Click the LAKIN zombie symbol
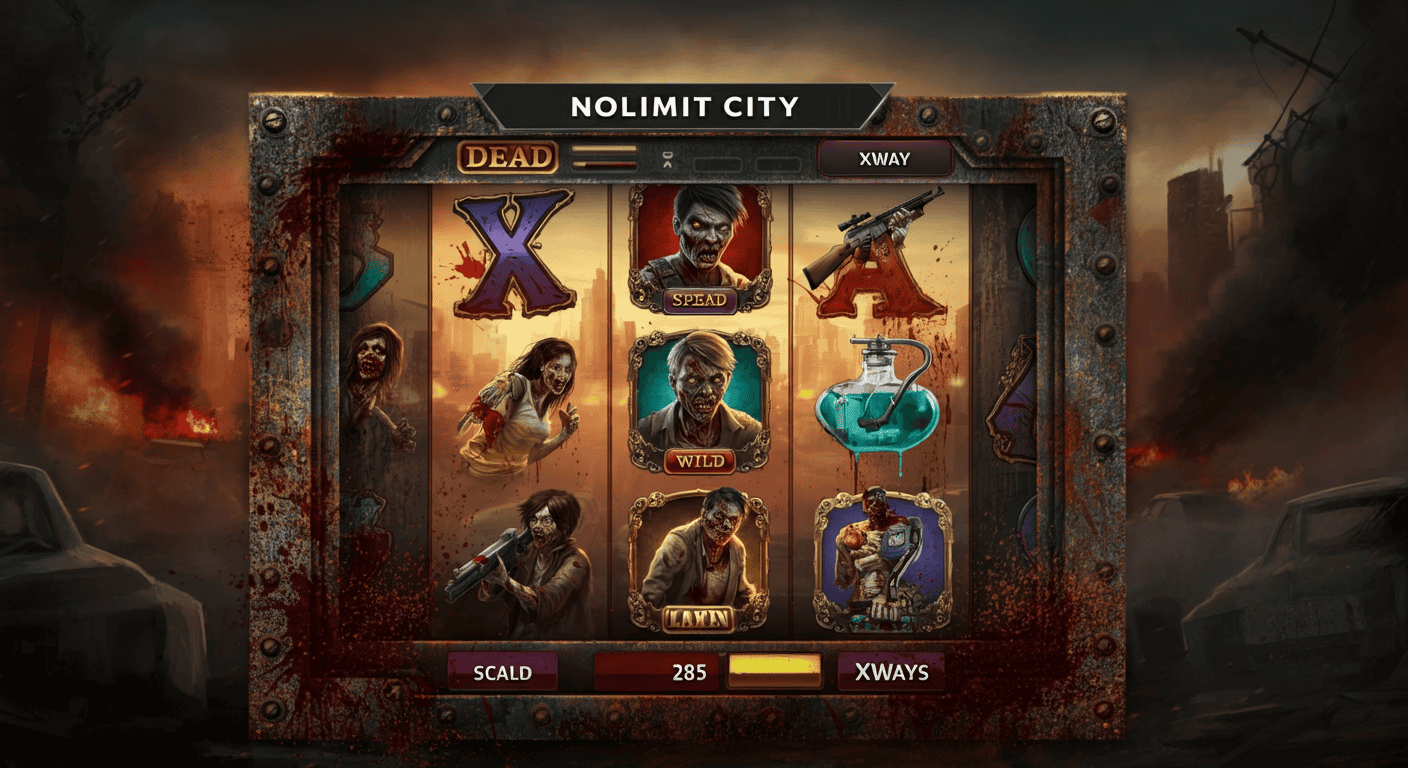The height and width of the screenshot is (768, 1408). click(700, 565)
